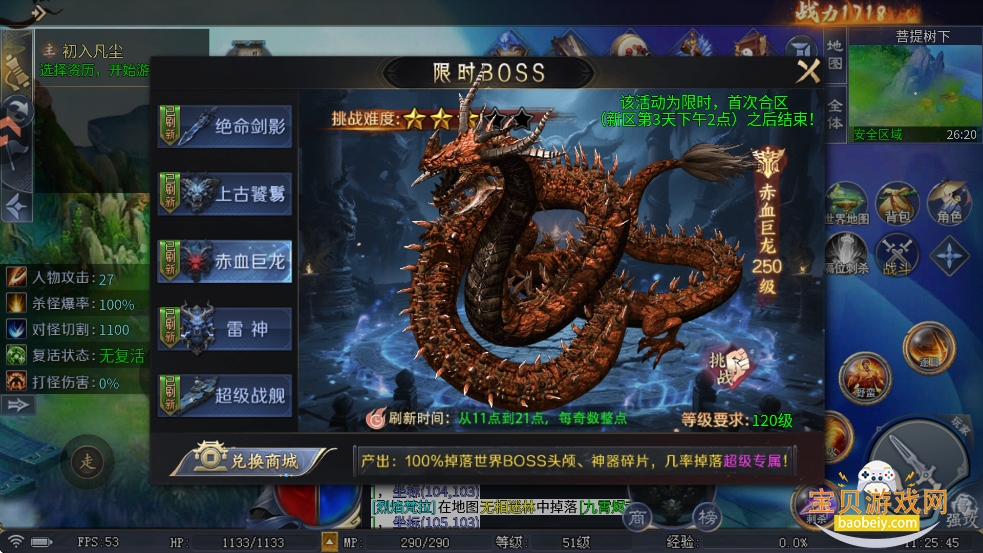Choose the 雷神 boss entry
Image resolution: width=983 pixels, height=553 pixels.
tap(225, 327)
